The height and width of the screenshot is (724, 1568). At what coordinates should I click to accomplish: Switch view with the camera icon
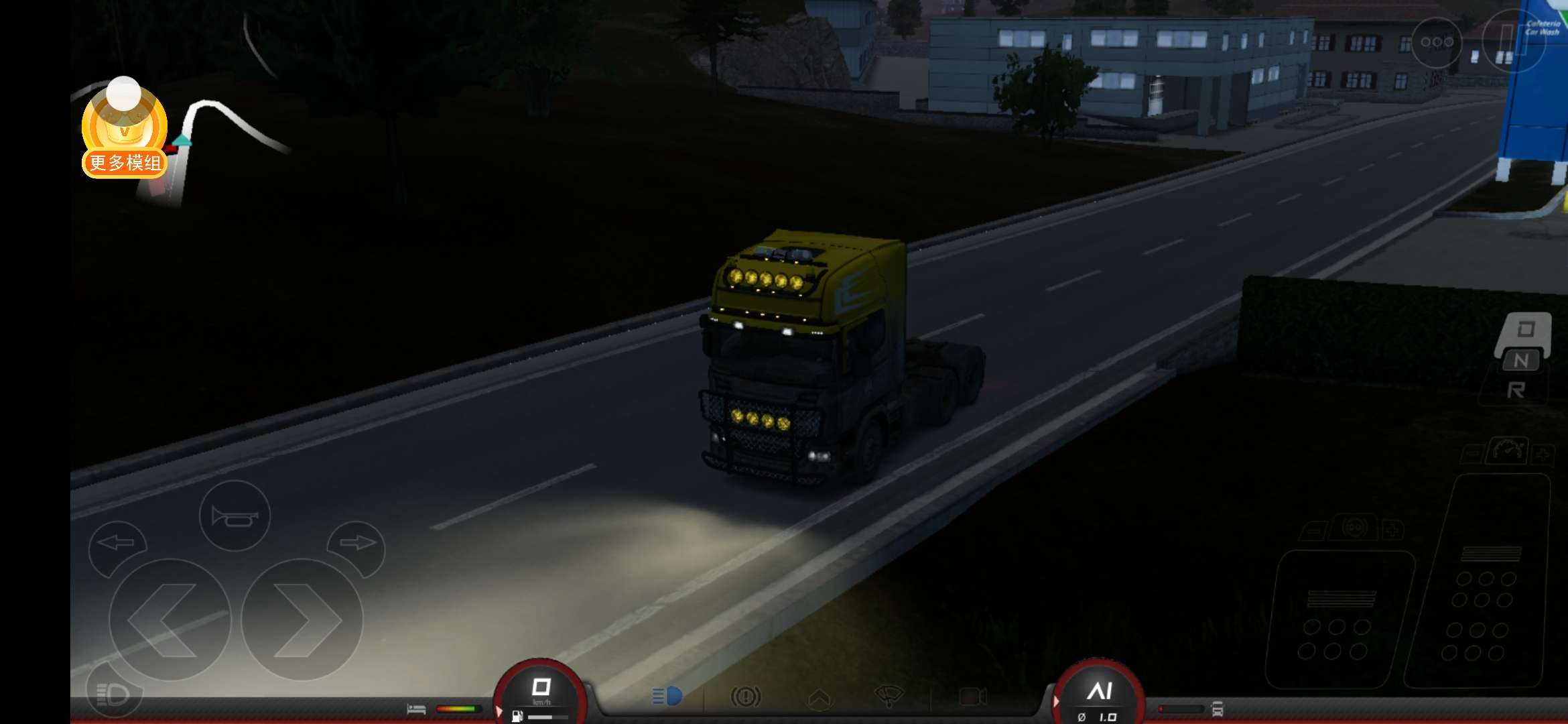[x=972, y=697]
